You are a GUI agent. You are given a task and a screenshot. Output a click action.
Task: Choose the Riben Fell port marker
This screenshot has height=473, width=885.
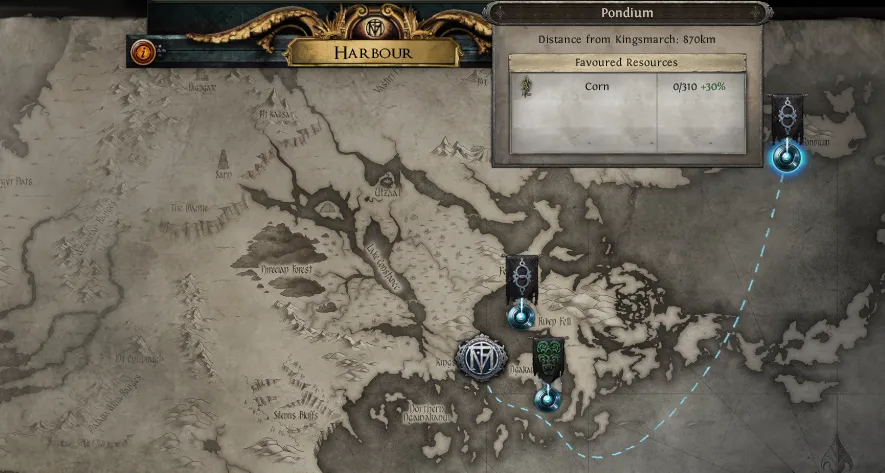click(x=519, y=316)
